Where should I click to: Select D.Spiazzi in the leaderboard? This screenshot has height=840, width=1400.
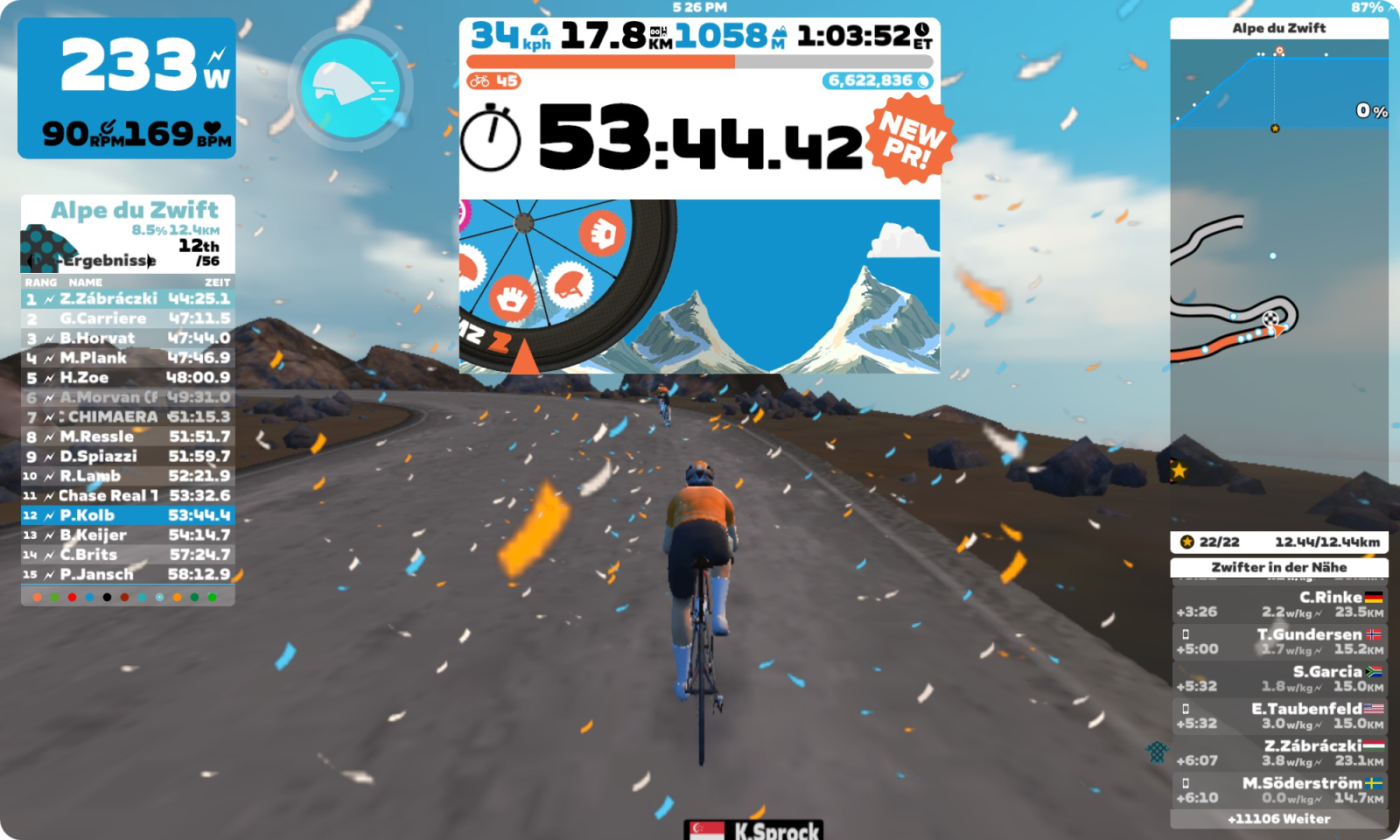click(x=128, y=456)
